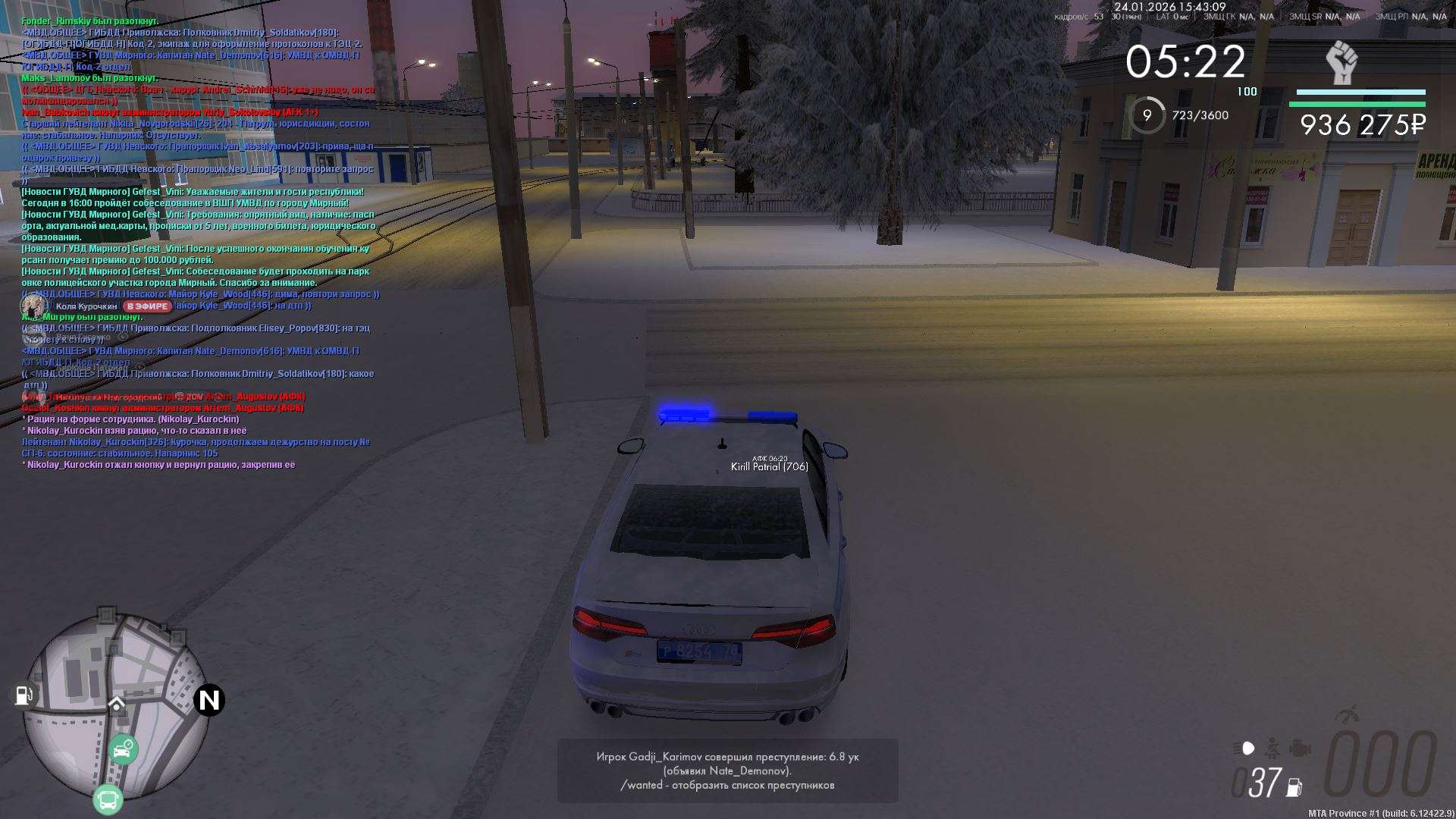Image resolution: width=1456 pixels, height=819 pixels.
Task: Click the level 9 progress circle
Action: 1147,115
